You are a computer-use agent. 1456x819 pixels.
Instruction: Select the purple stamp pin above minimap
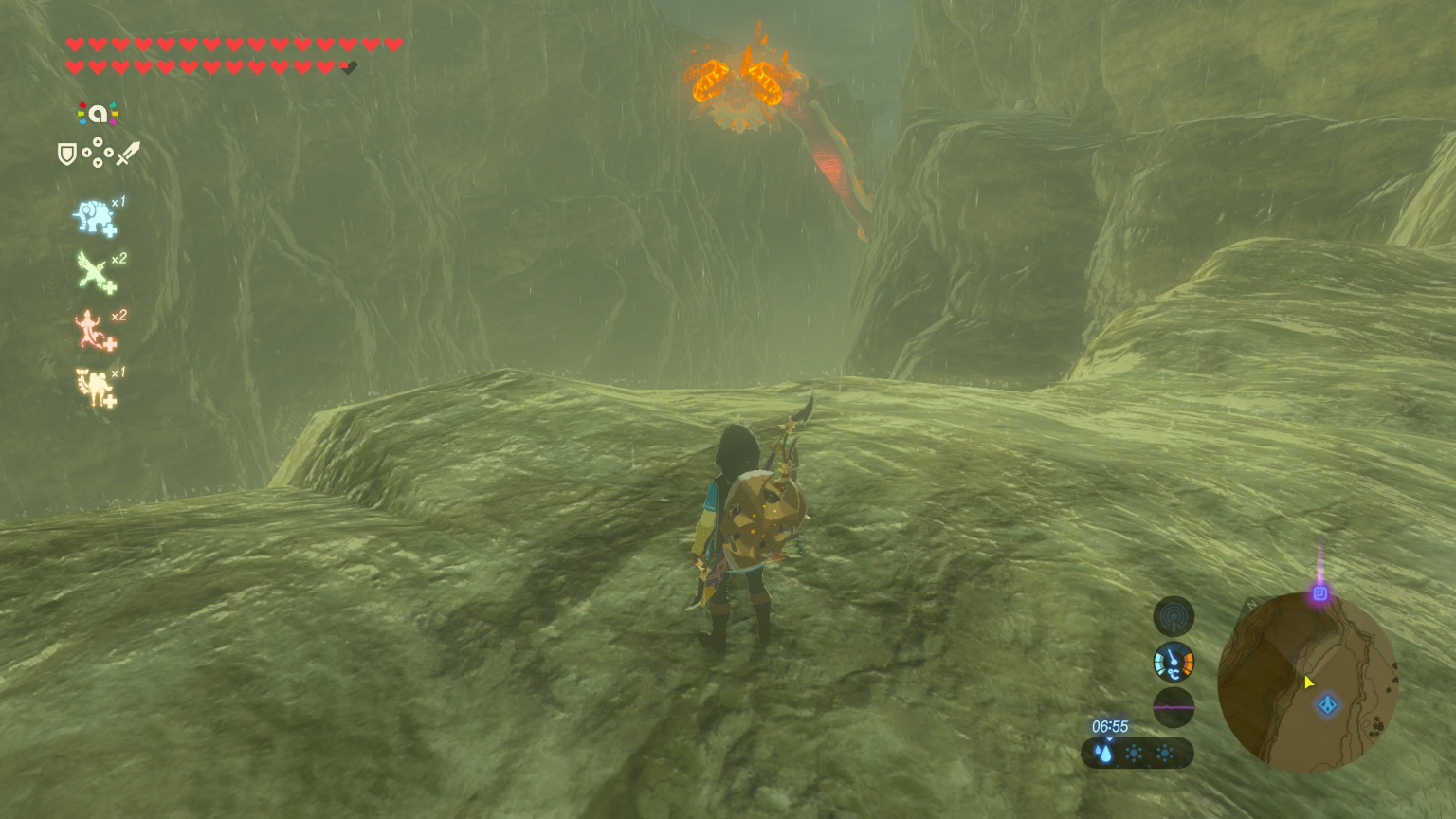tap(1319, 593)
